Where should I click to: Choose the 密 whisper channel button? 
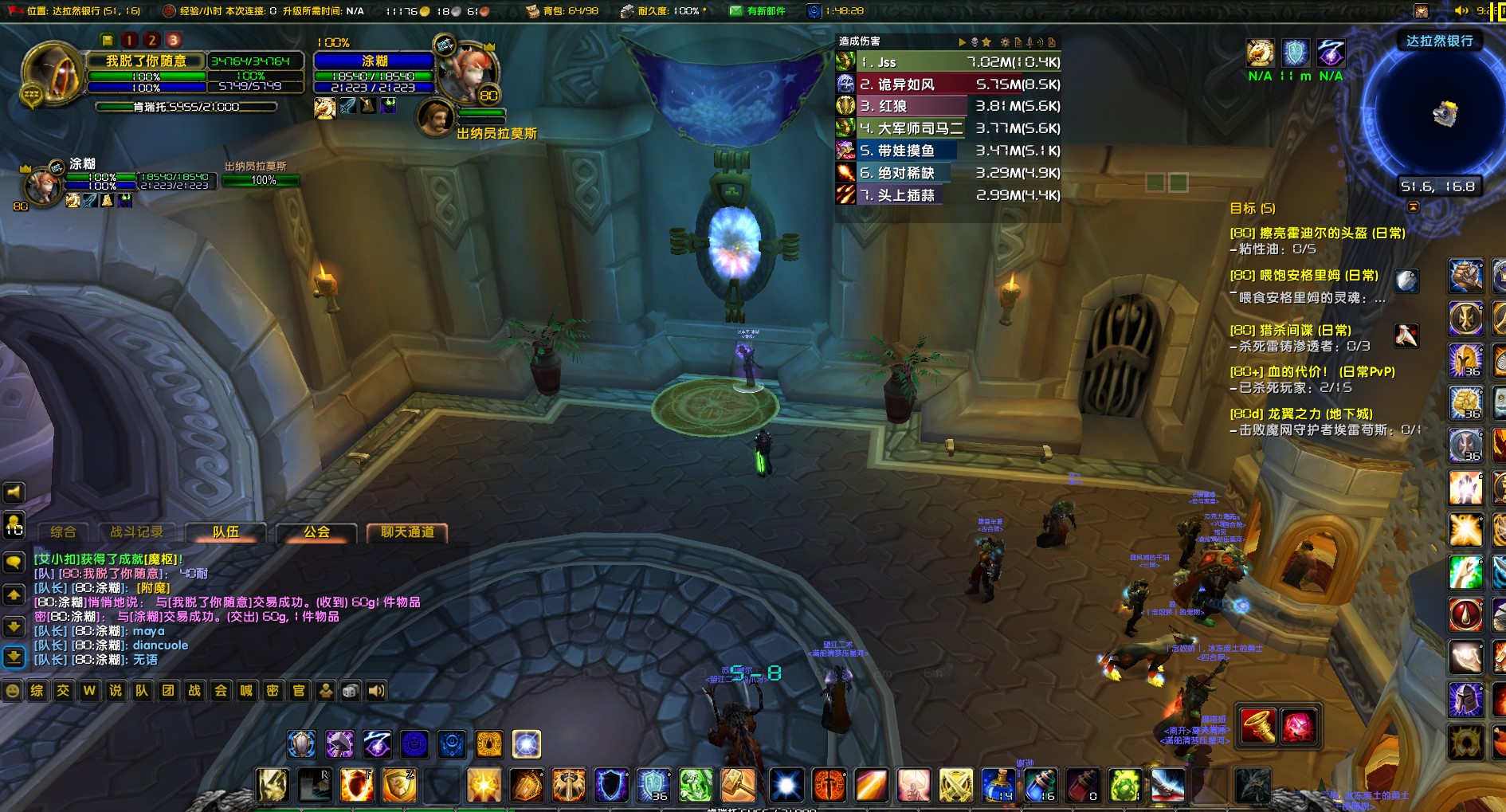coord(273,691)
